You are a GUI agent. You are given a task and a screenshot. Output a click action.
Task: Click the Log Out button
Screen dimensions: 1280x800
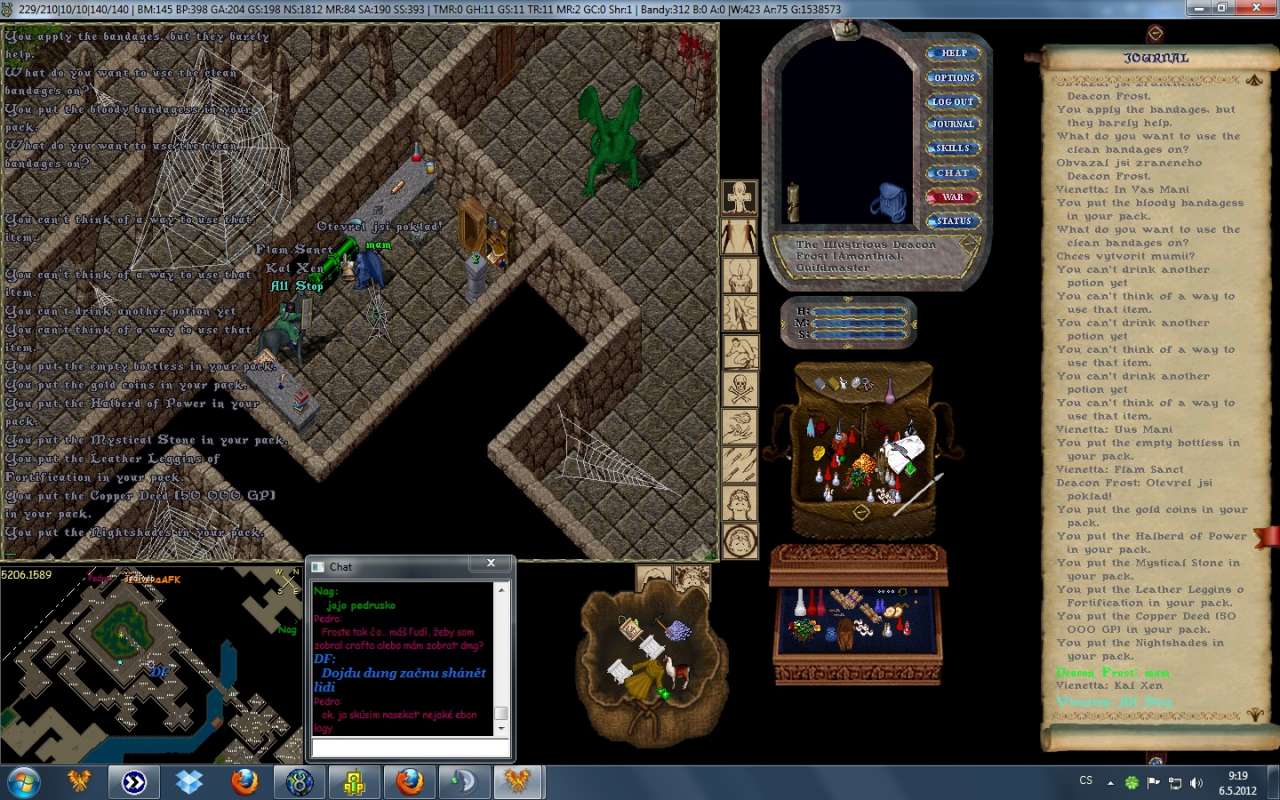click(953, 101)
